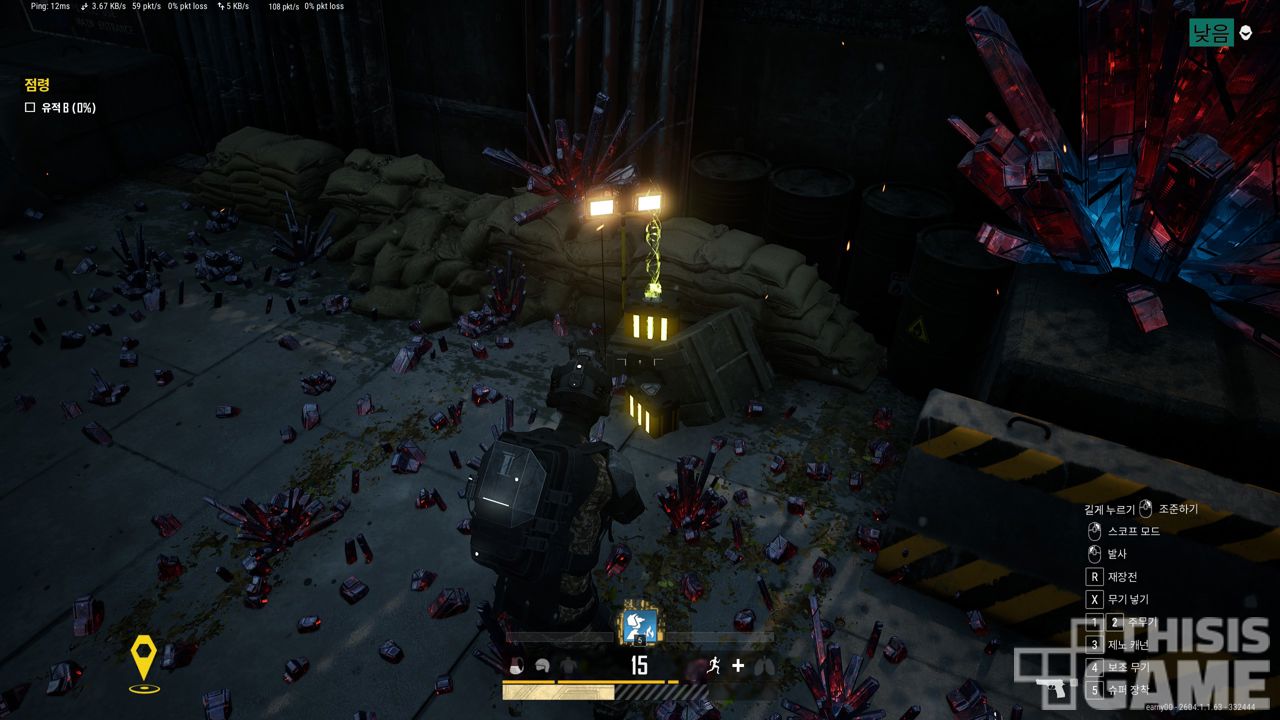Activate the blue firefighter ability icon
1280x720 pixels.
(x=639, y=625)
